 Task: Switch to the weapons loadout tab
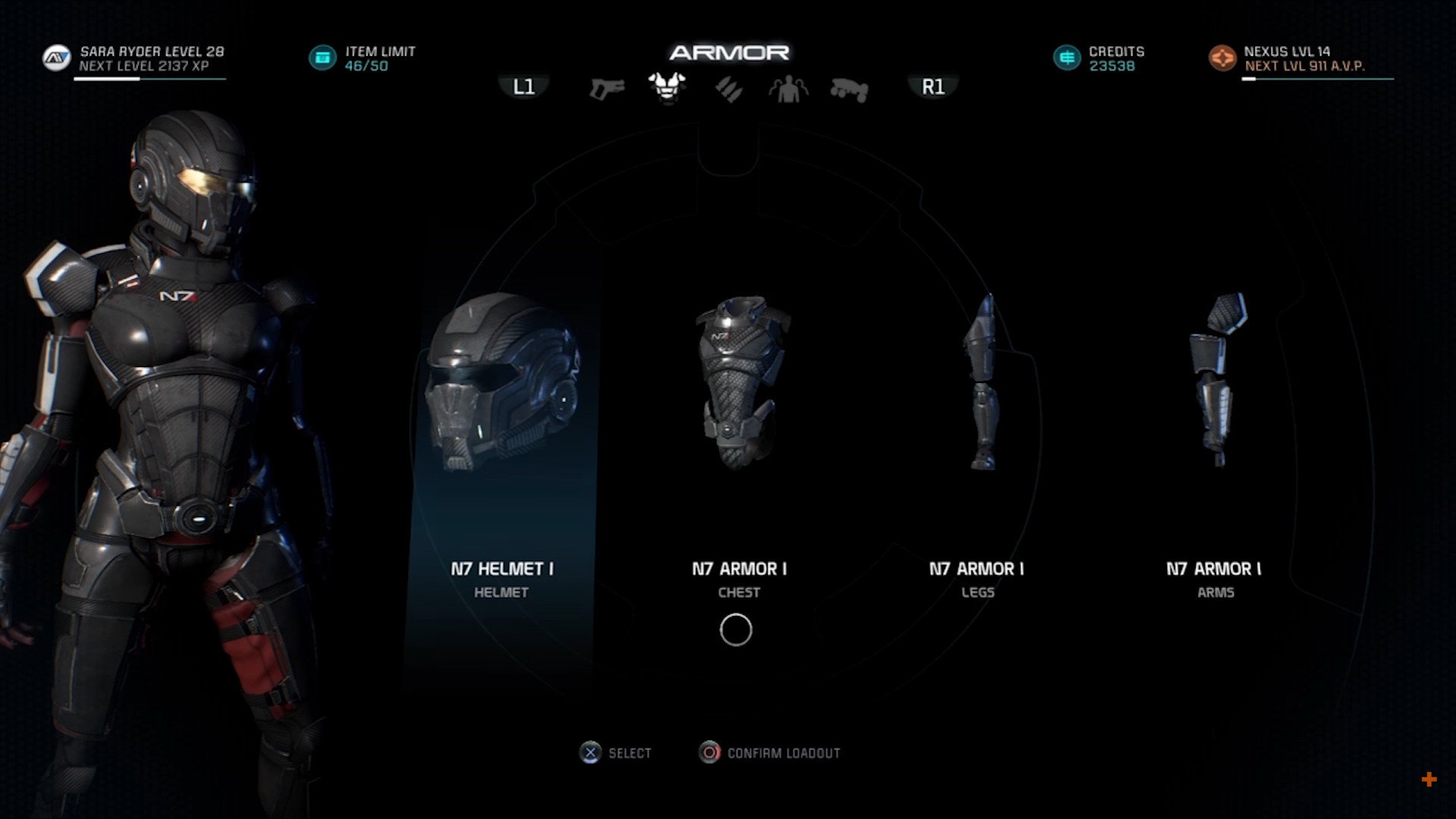click(607, 89)
